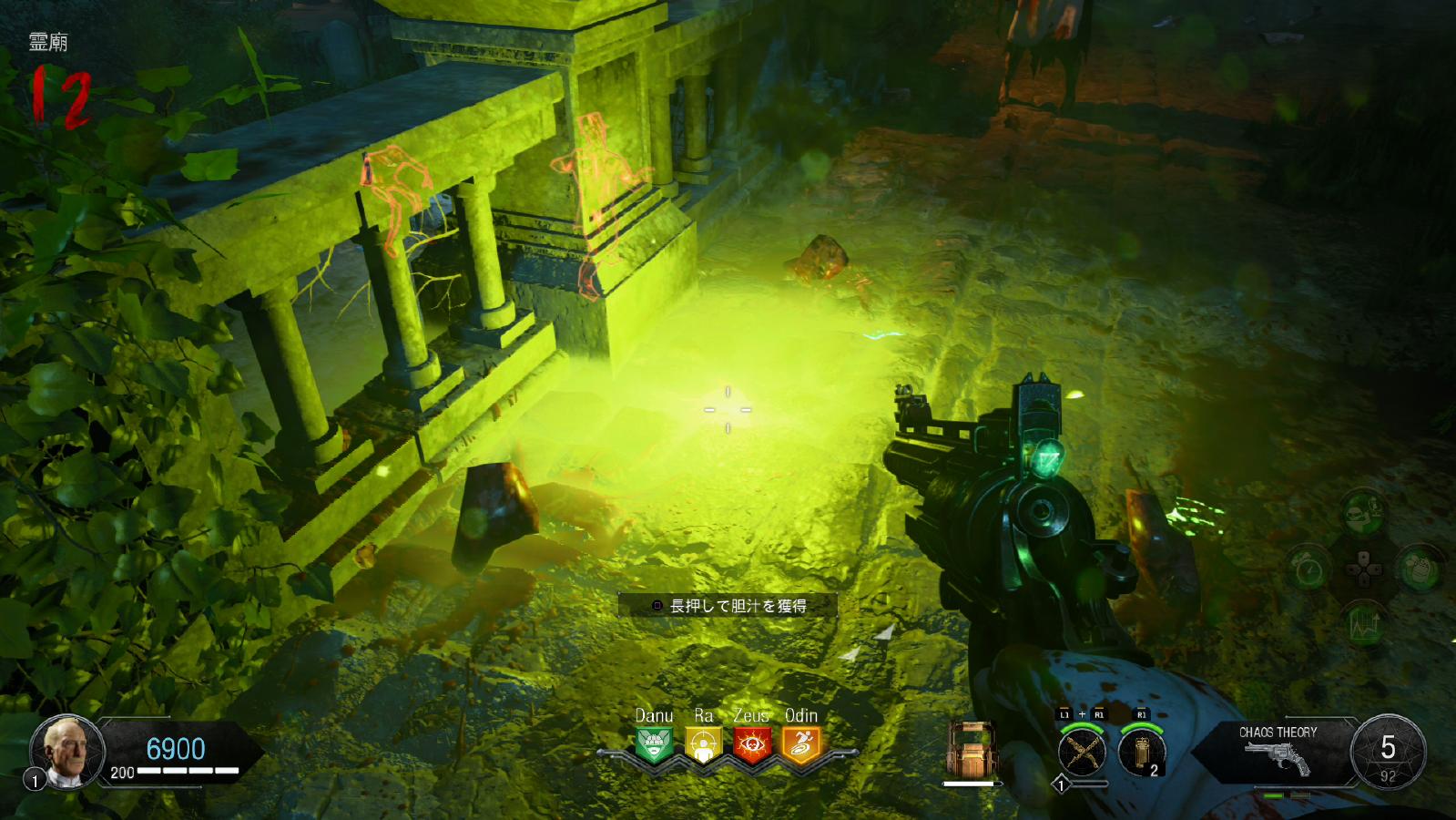Click the shield item icon
The width and height of the screenshot is (1456, 820).
pyautogui.click(x=973, y=749)
